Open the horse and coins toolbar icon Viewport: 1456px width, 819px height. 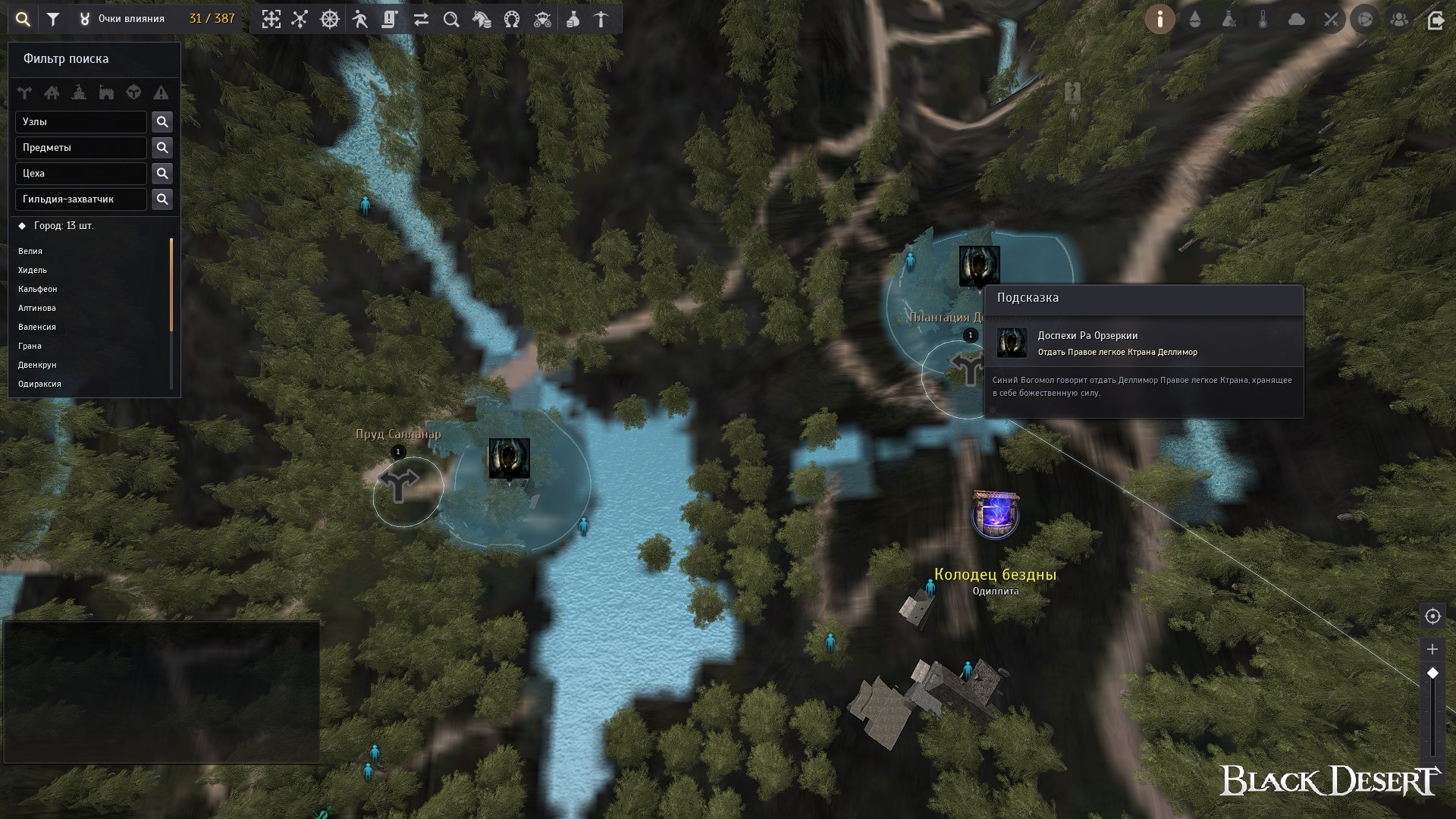tap(482, 20)
